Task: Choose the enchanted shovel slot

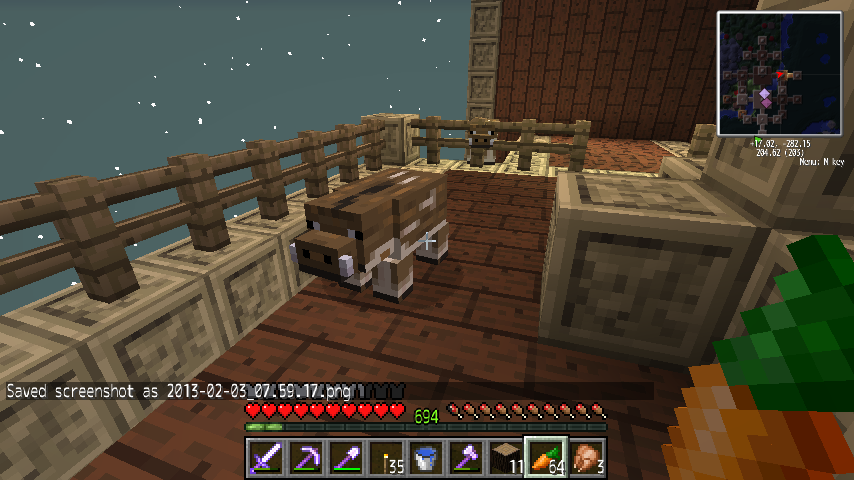Action: pos(345,458)
